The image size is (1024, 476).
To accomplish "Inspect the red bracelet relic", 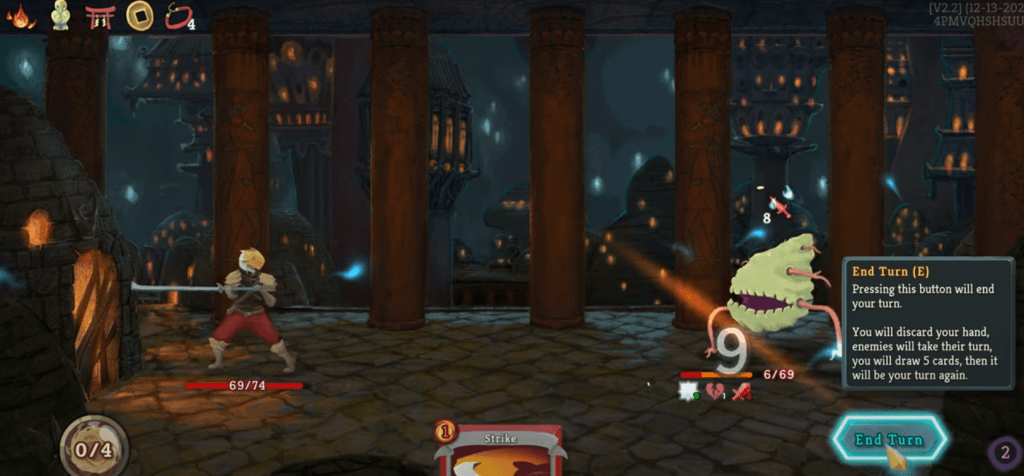I will click(x=177, y=17).
